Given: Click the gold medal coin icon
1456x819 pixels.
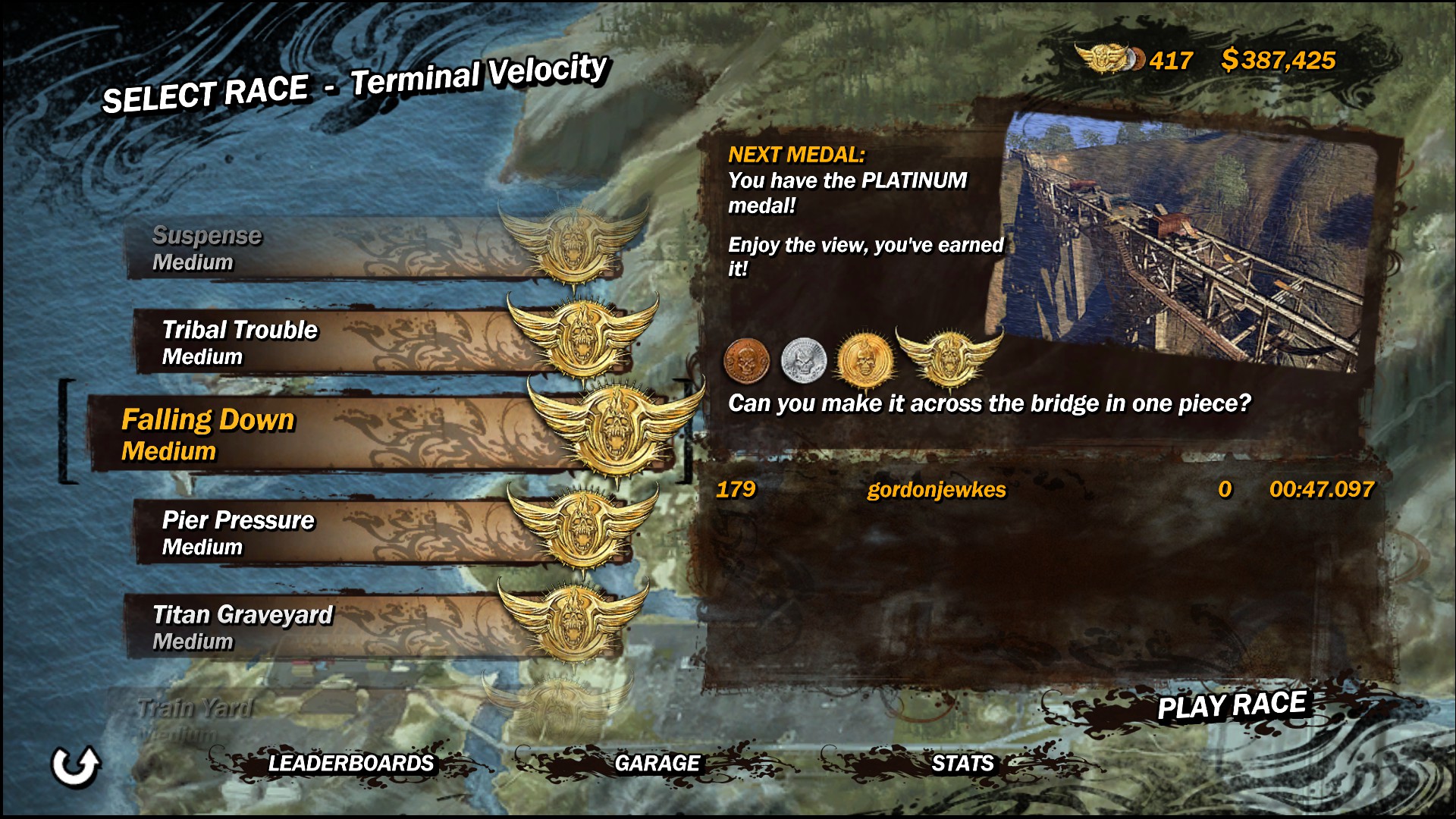Looking at the screenshot, I should [863, 359].
